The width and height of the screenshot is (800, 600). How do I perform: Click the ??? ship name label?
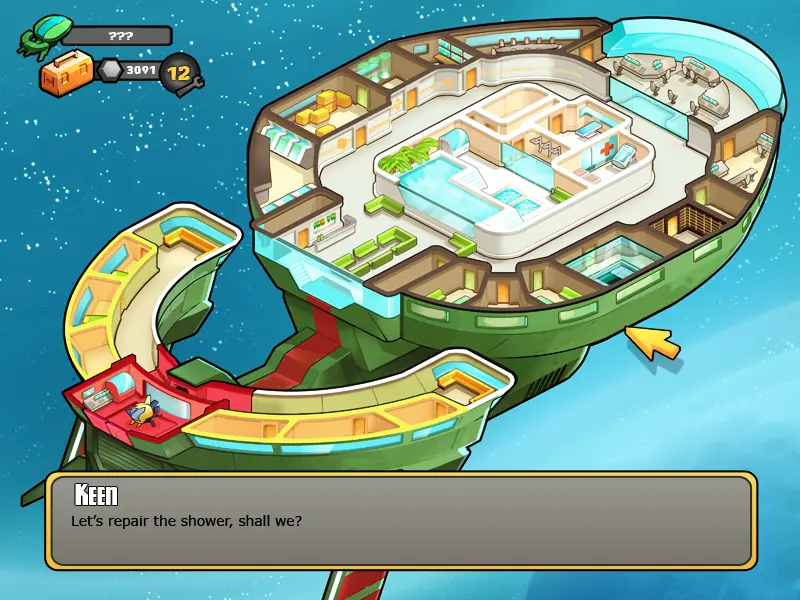121,36
